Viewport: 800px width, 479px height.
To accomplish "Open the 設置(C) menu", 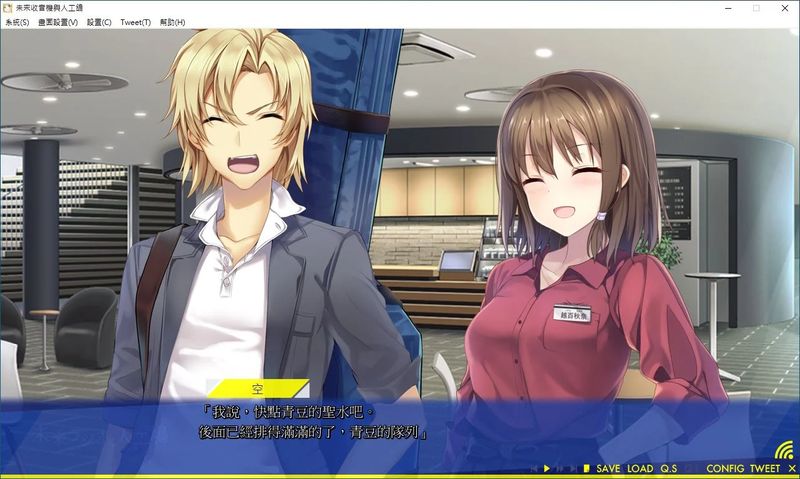I will pyautogui.click(x=99, y=22).
